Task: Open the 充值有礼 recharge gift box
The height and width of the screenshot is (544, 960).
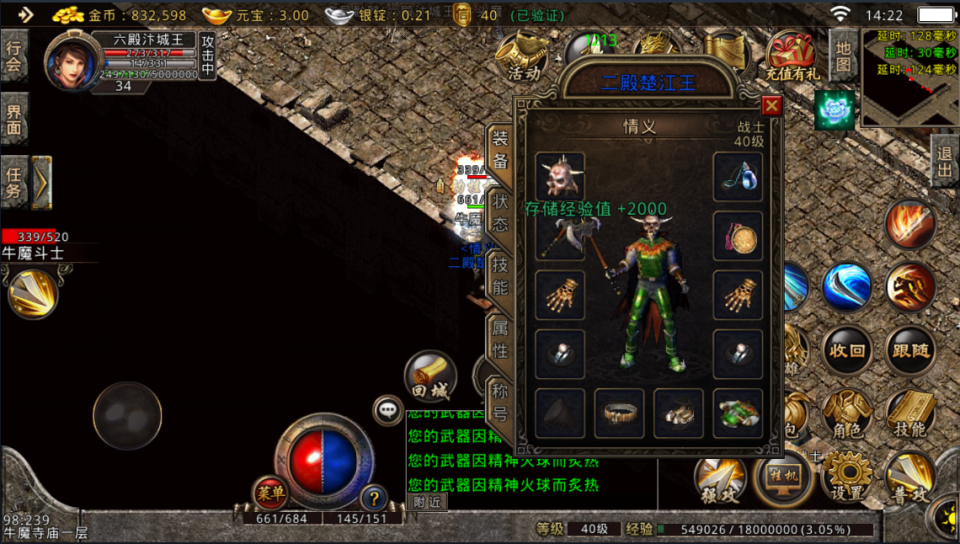Action: click(x=792, y=55)
